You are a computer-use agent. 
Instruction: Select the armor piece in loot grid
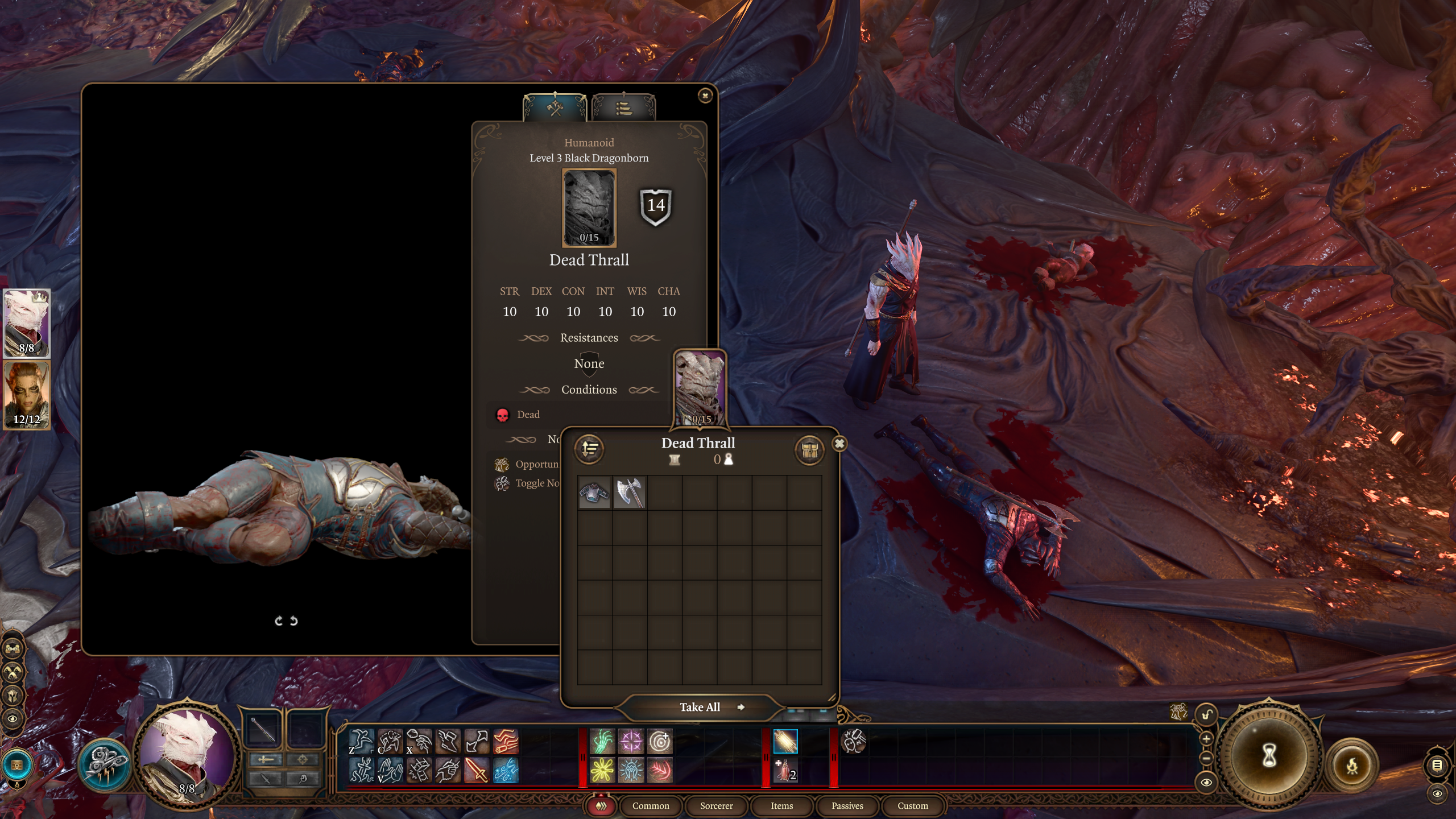594,492
